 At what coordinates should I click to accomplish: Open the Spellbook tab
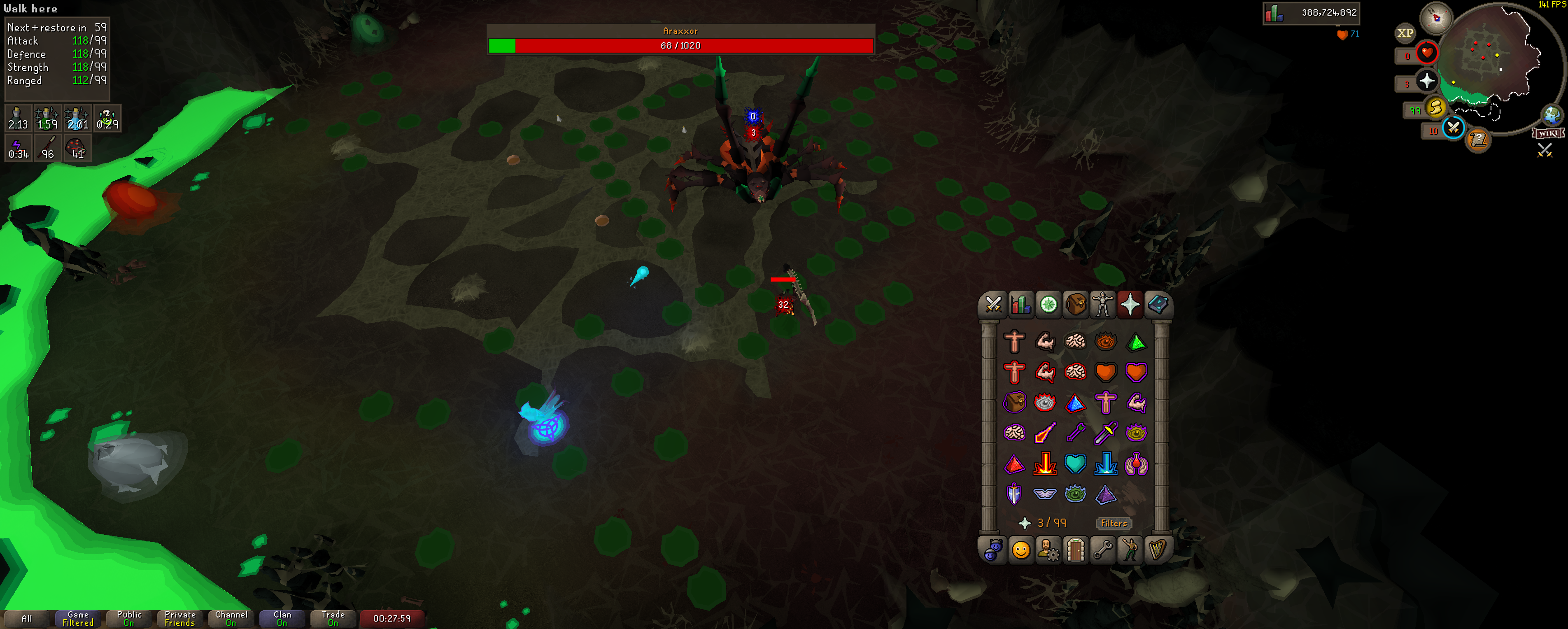click(x=1157, y=305)
